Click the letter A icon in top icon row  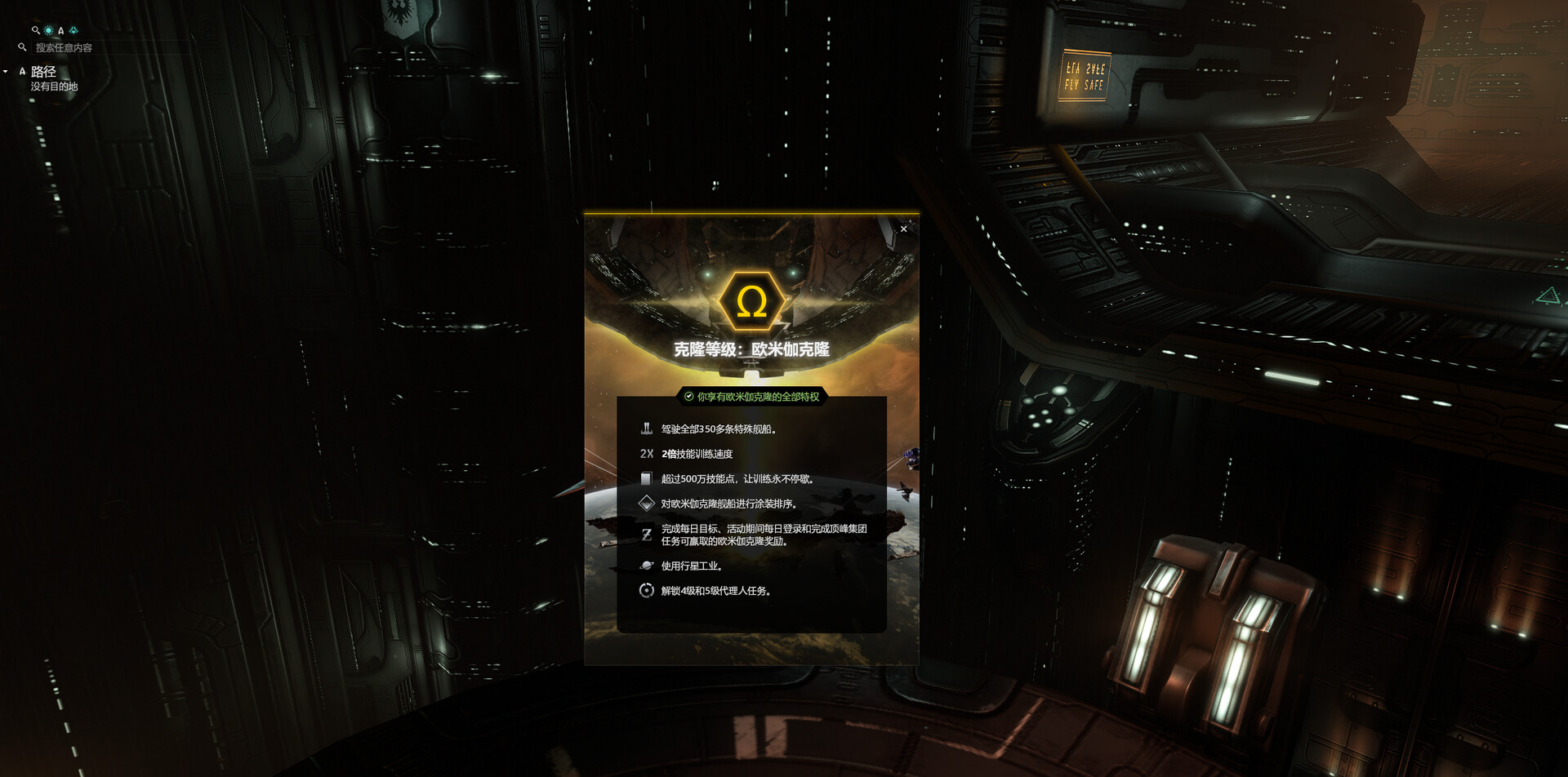[60, 31]
